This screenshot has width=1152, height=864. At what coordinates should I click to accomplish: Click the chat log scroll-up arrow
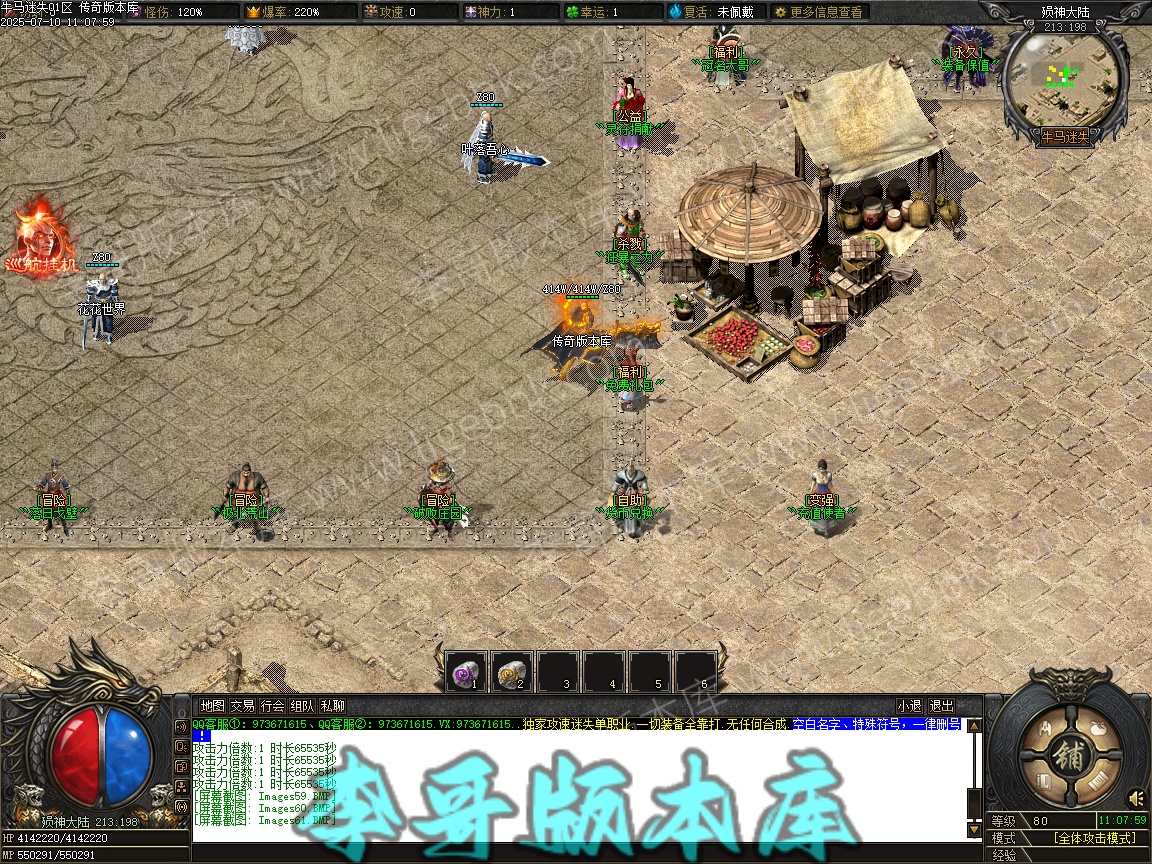[974, 726]
